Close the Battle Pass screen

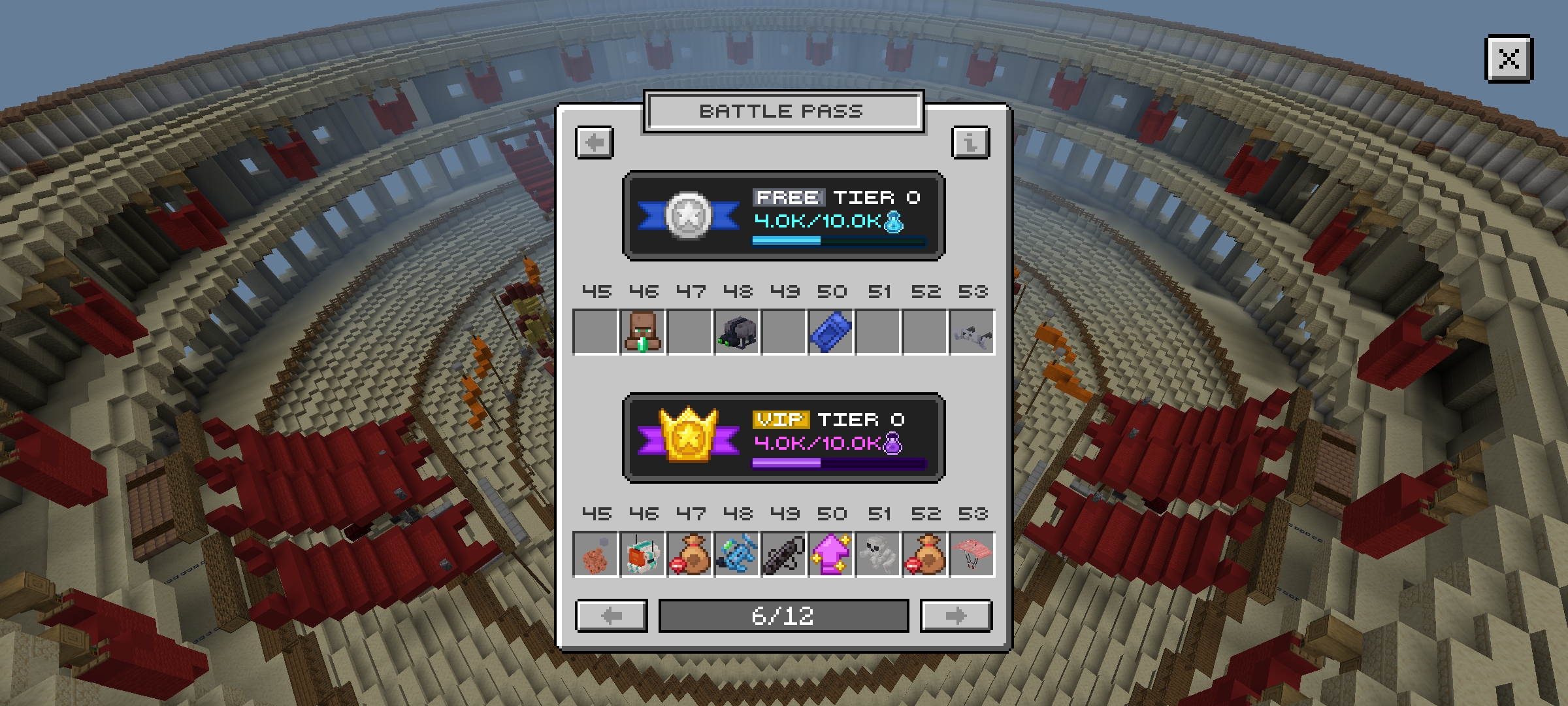click(x=1510, y=60)
